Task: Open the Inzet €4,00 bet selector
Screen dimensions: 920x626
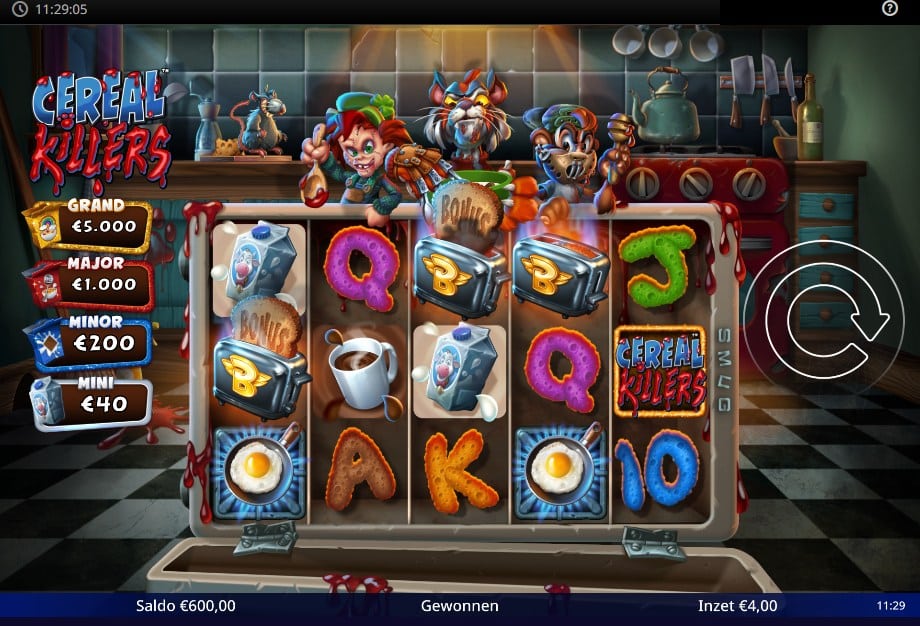Action: (x=737, y=605)
